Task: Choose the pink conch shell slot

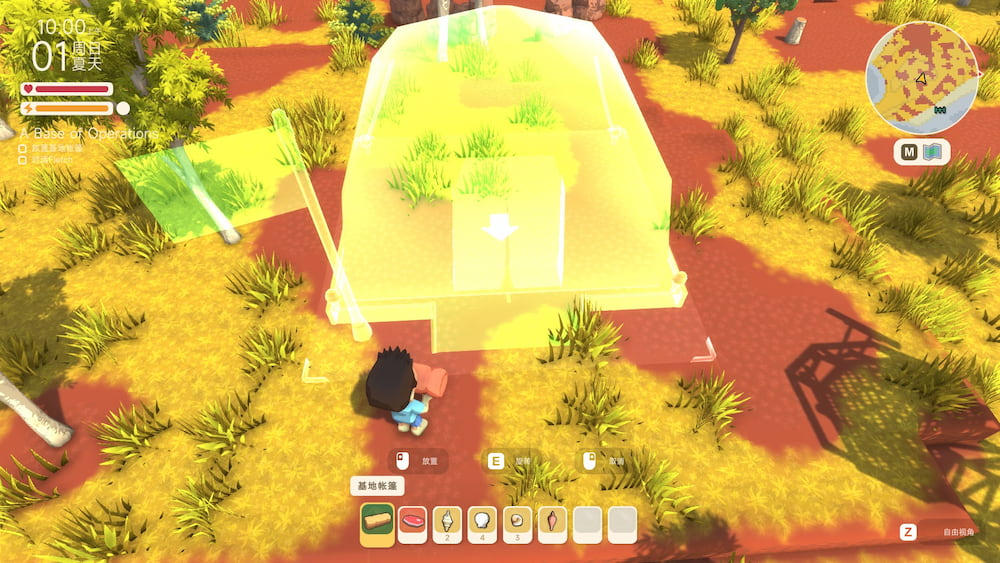Action: tap(552, 523)
